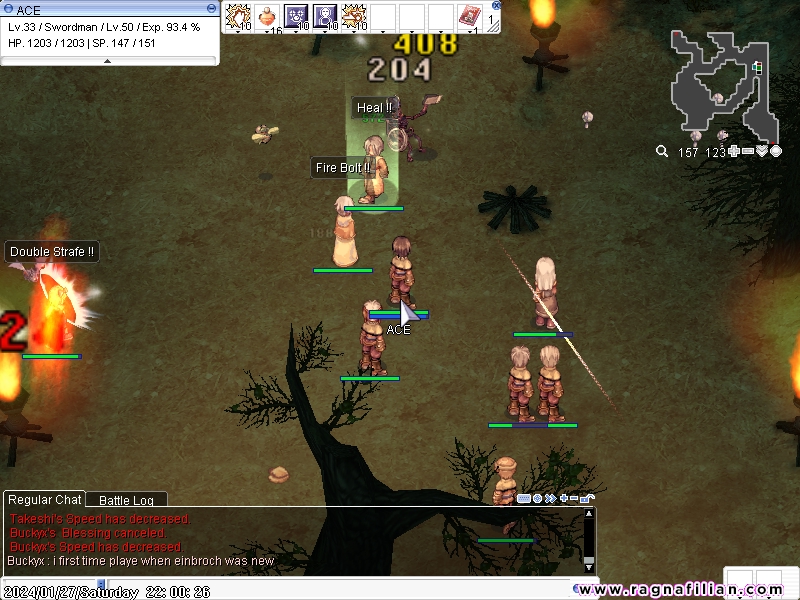Image resolution: width=800 pixels, height=600 pixels.
Task: Zoom in the minimap with plus button
Action: pos(735,152)
